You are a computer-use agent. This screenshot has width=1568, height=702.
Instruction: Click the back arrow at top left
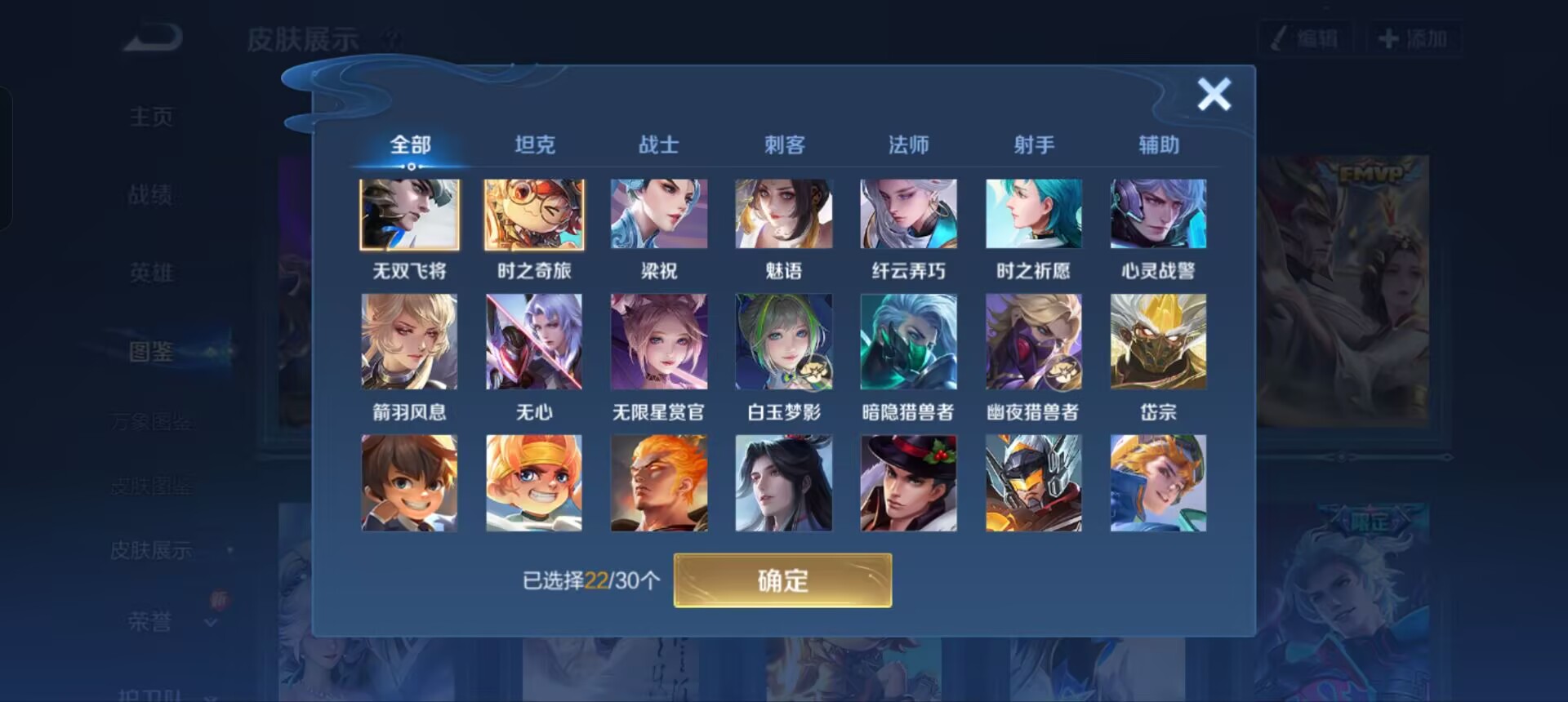coord(149,38)
